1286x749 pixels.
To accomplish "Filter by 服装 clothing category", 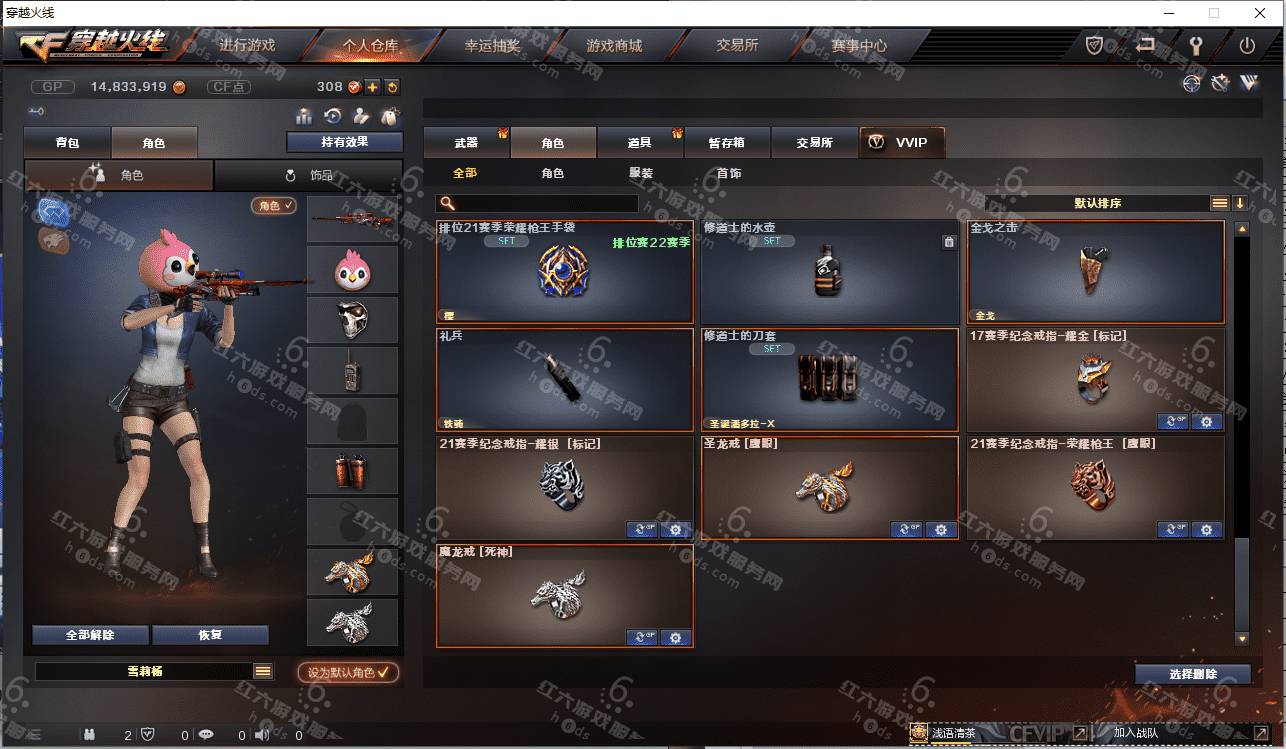I will click(641, 174).
